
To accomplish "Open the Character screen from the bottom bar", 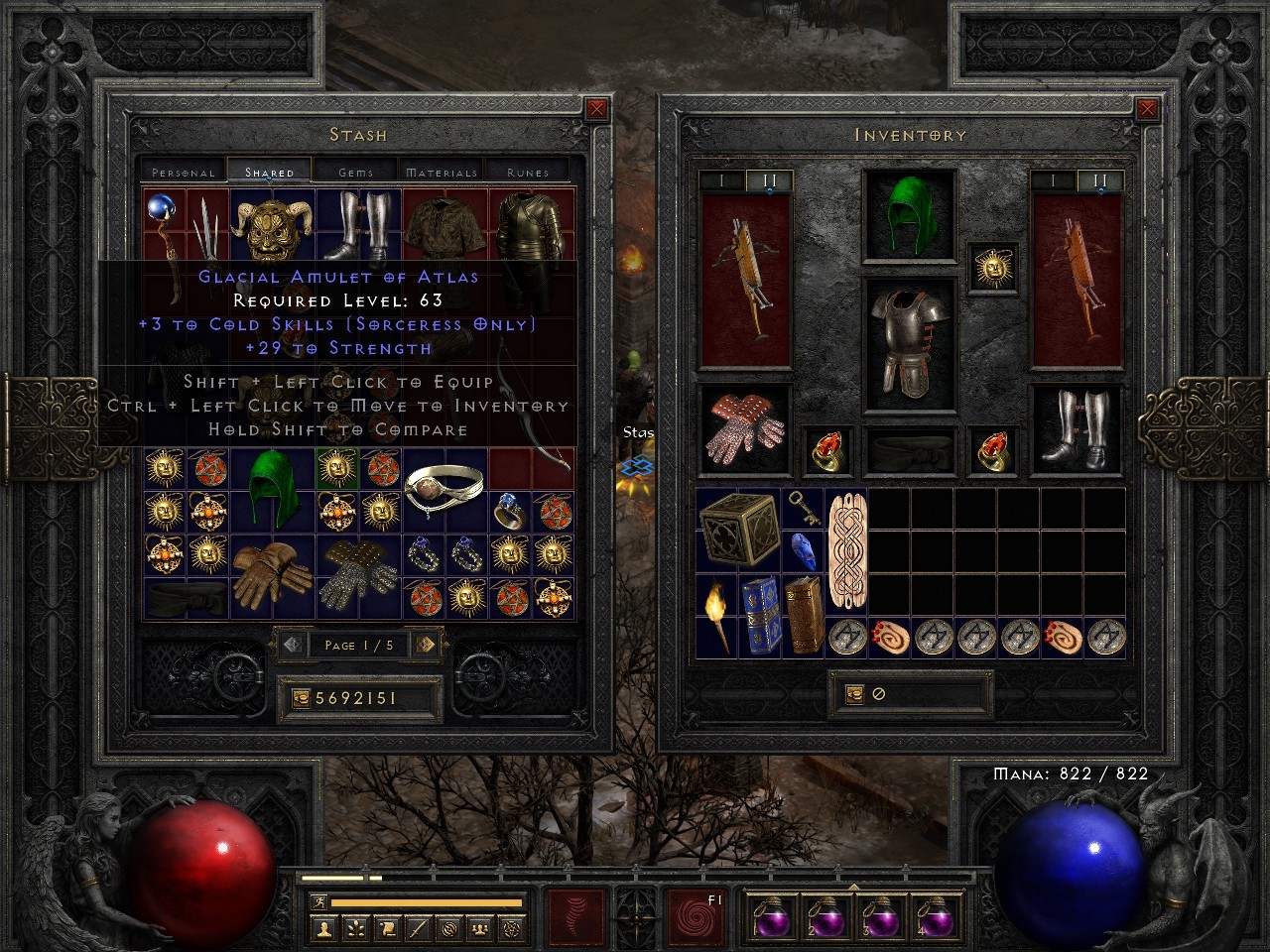I will point(324,929).
